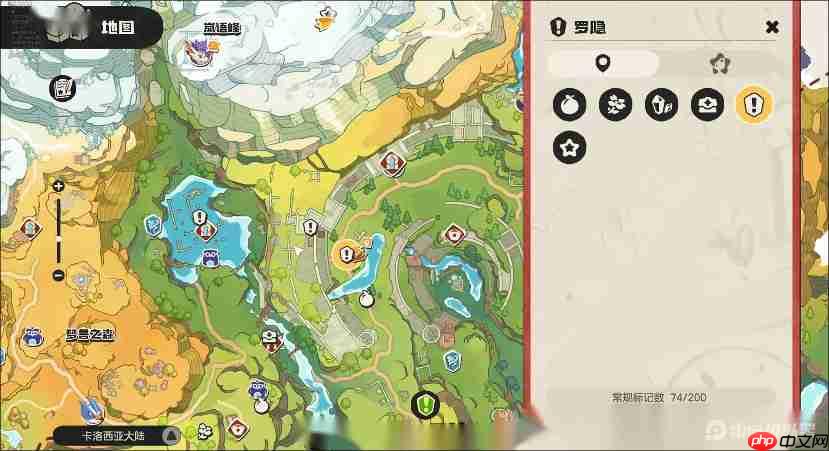The height and width of the screenshot is (451, 829).
Task: Select the star marker icon
Action: point(569,149)
